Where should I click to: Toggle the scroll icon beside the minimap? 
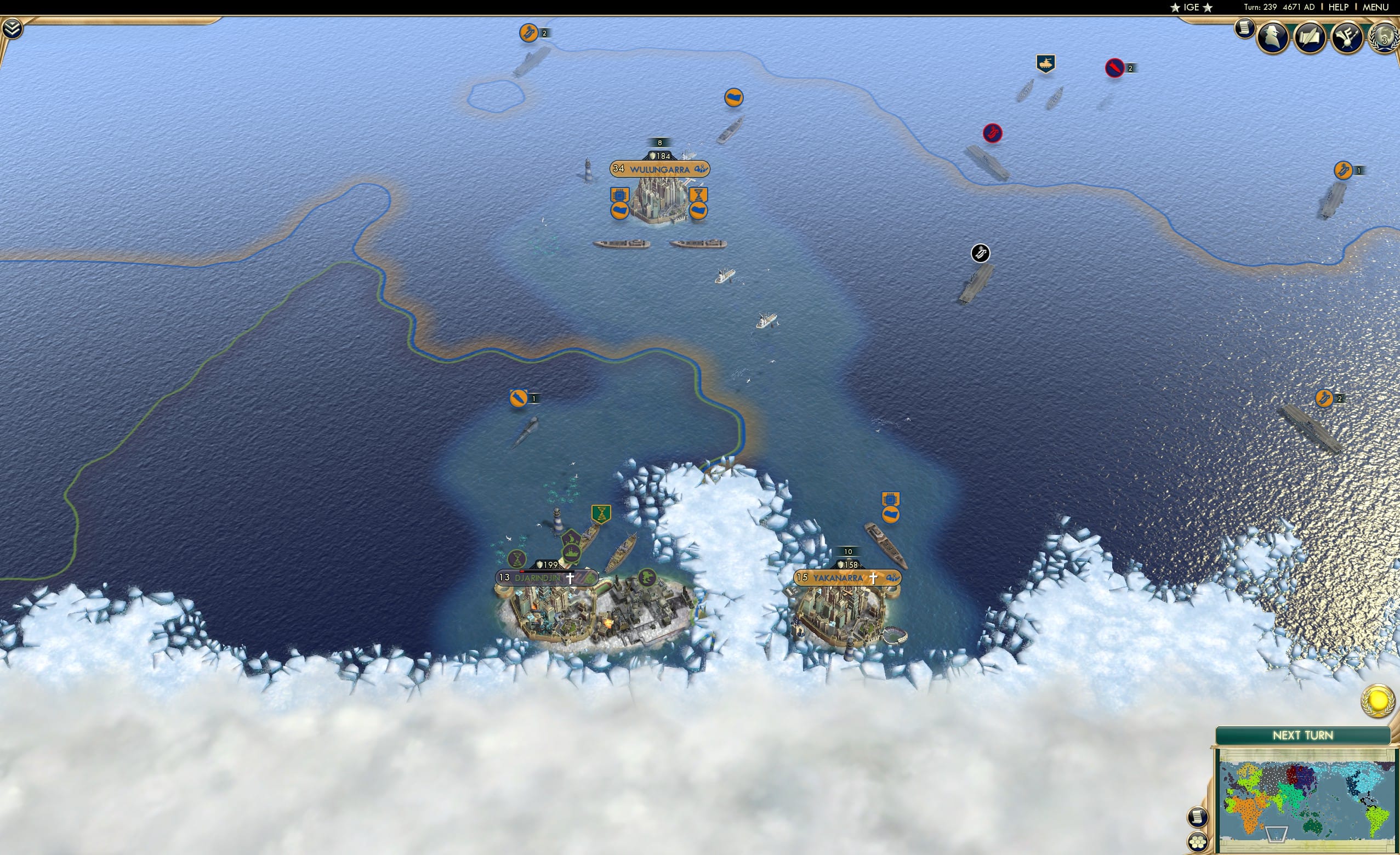1199,817
